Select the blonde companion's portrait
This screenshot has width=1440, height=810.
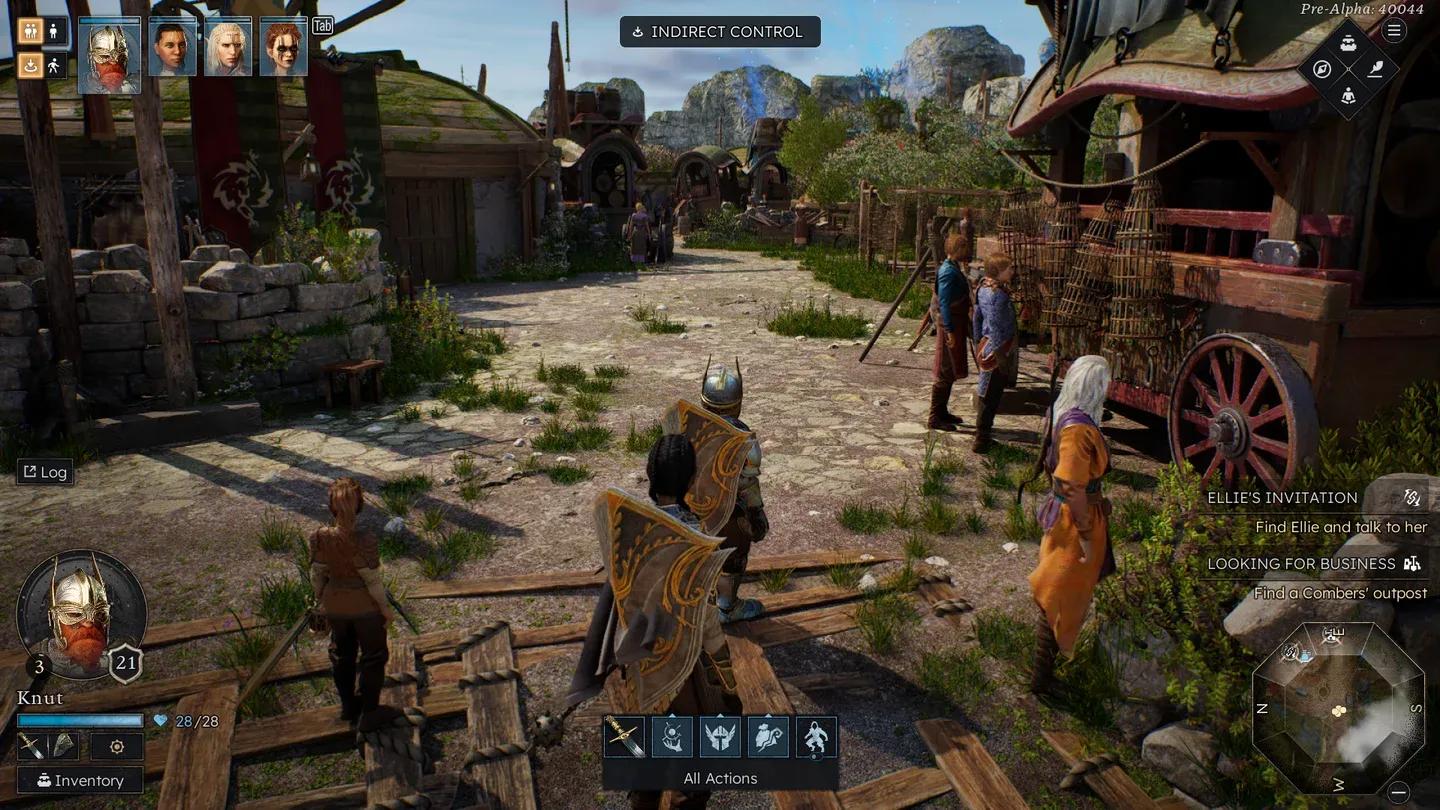click(229, 45)
